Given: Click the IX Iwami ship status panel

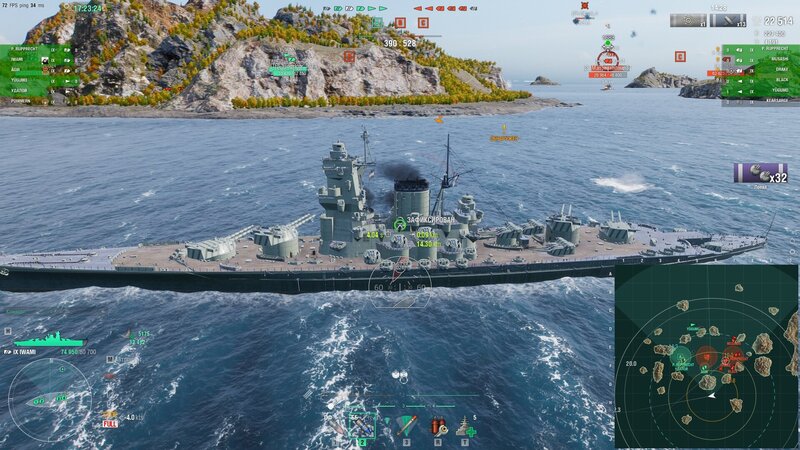Looking at the screenshot, I should (47, 344).
